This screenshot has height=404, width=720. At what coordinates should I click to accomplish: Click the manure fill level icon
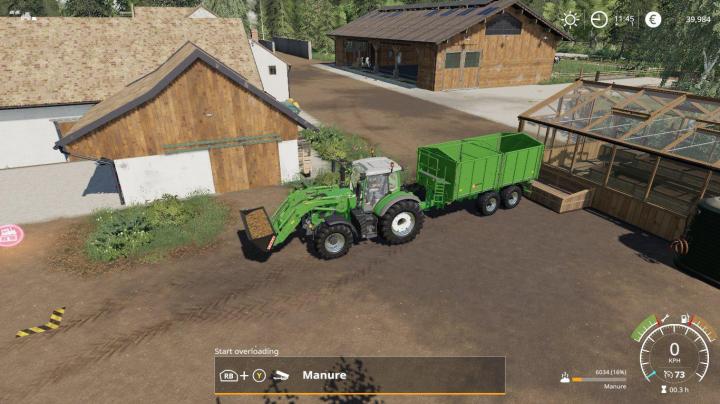pyautogui.click(x=566, y=378)
